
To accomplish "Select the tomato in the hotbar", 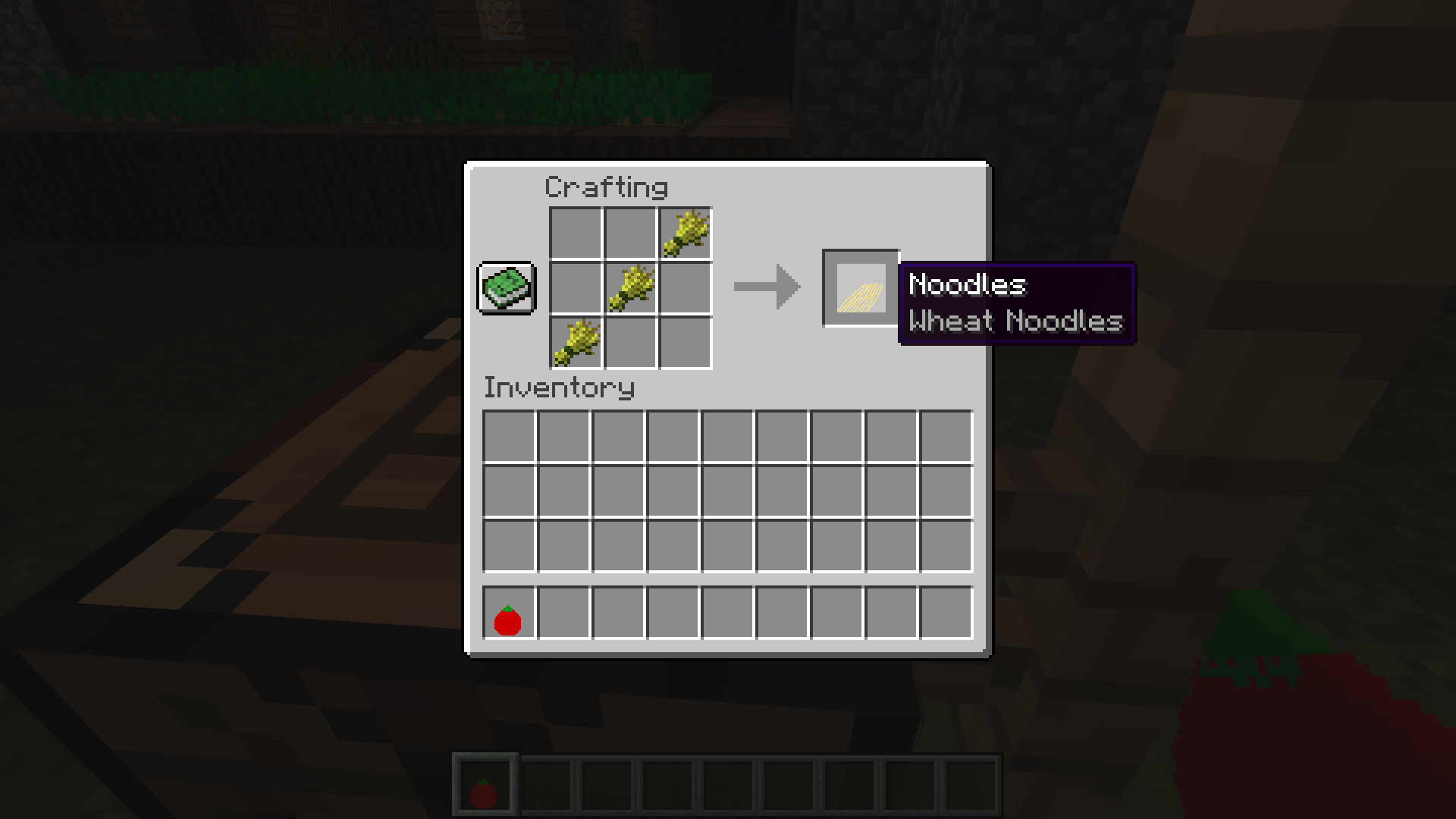I will (484, 783).
